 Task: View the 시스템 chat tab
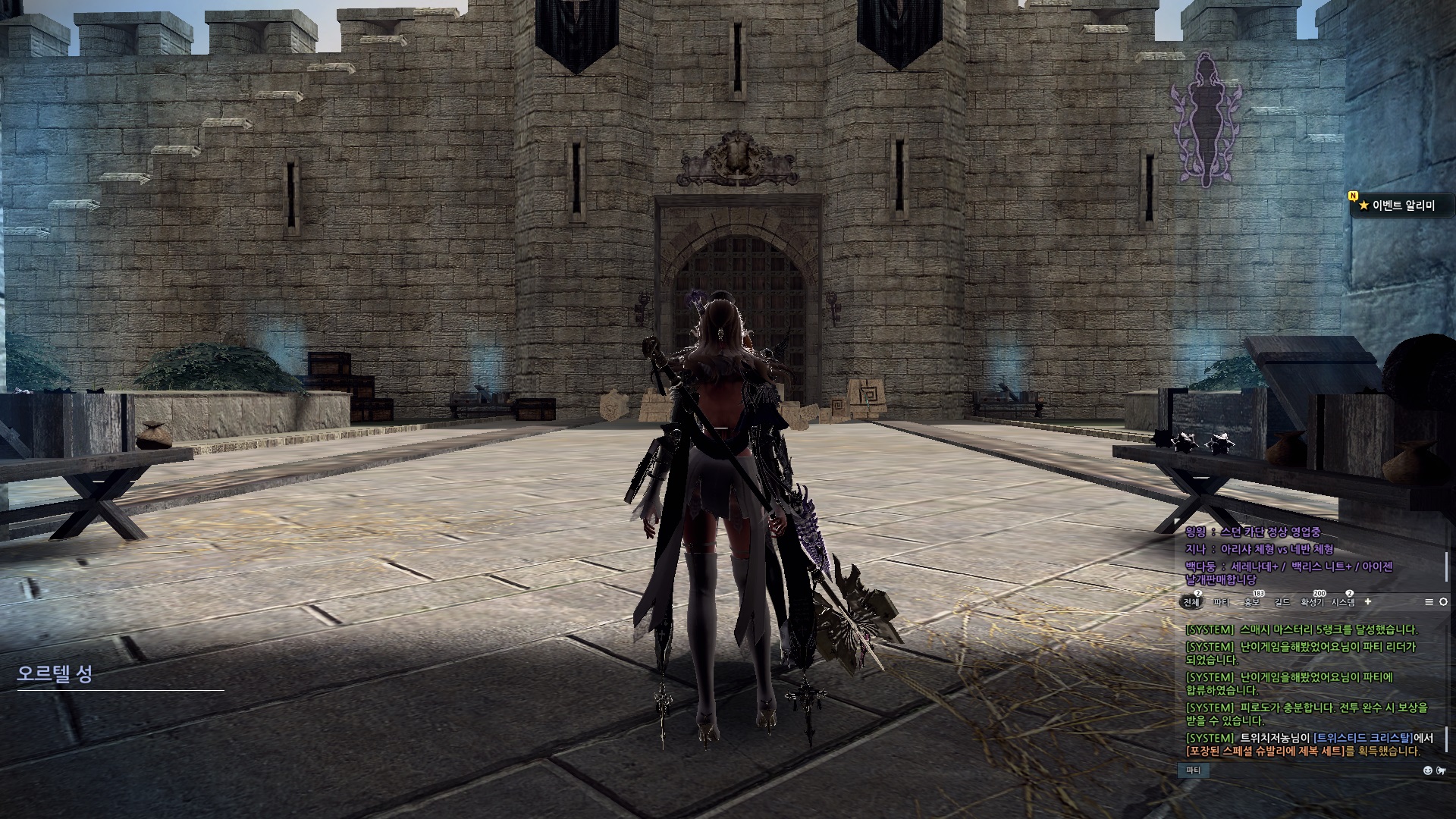(1343, 602)
